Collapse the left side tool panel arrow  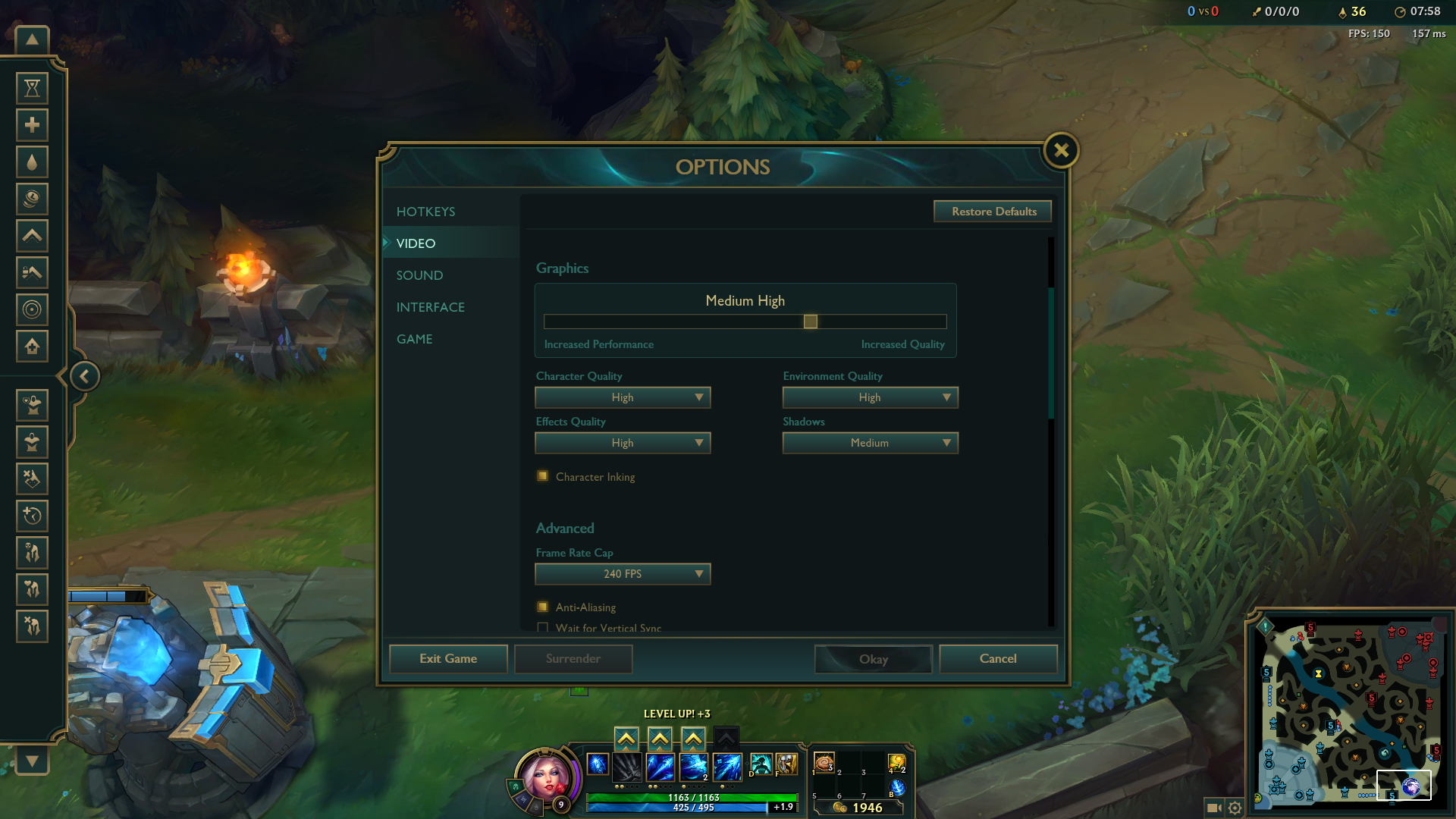[84, 376]
